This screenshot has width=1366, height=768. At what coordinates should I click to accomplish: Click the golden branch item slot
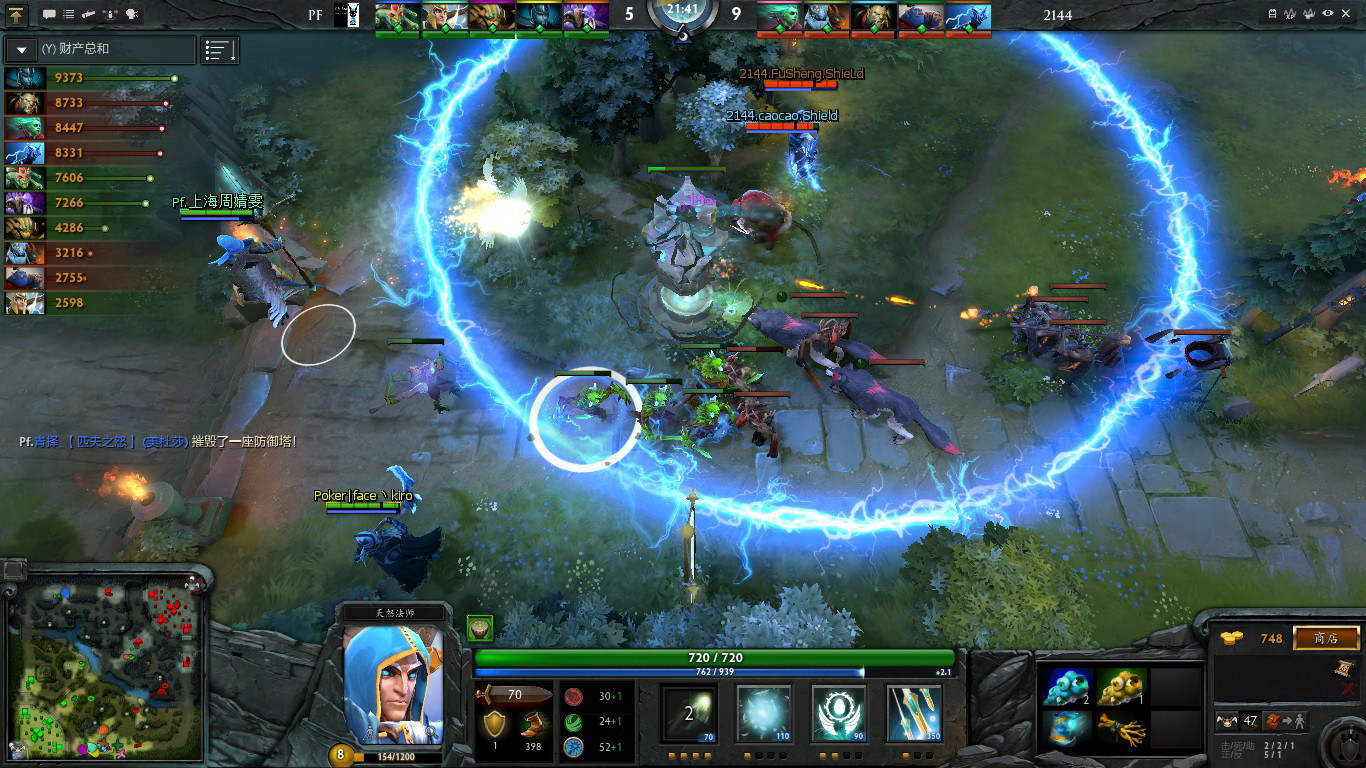coord(1123,728)
